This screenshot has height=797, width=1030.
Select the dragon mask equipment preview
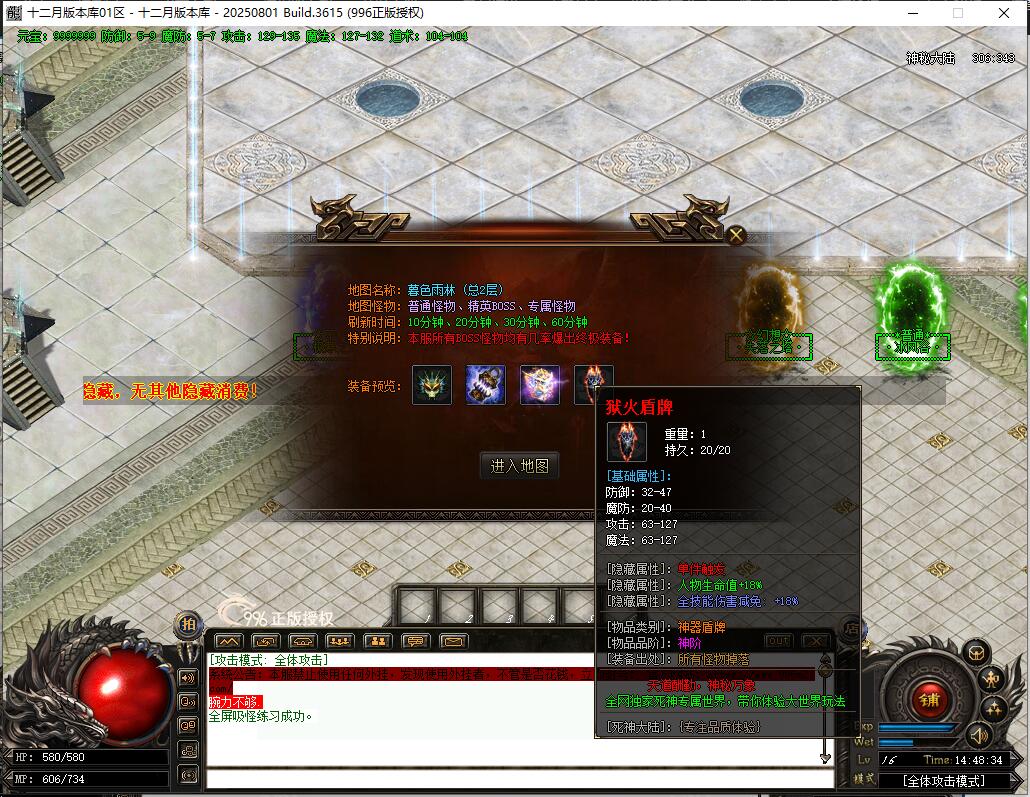(432, 385)
